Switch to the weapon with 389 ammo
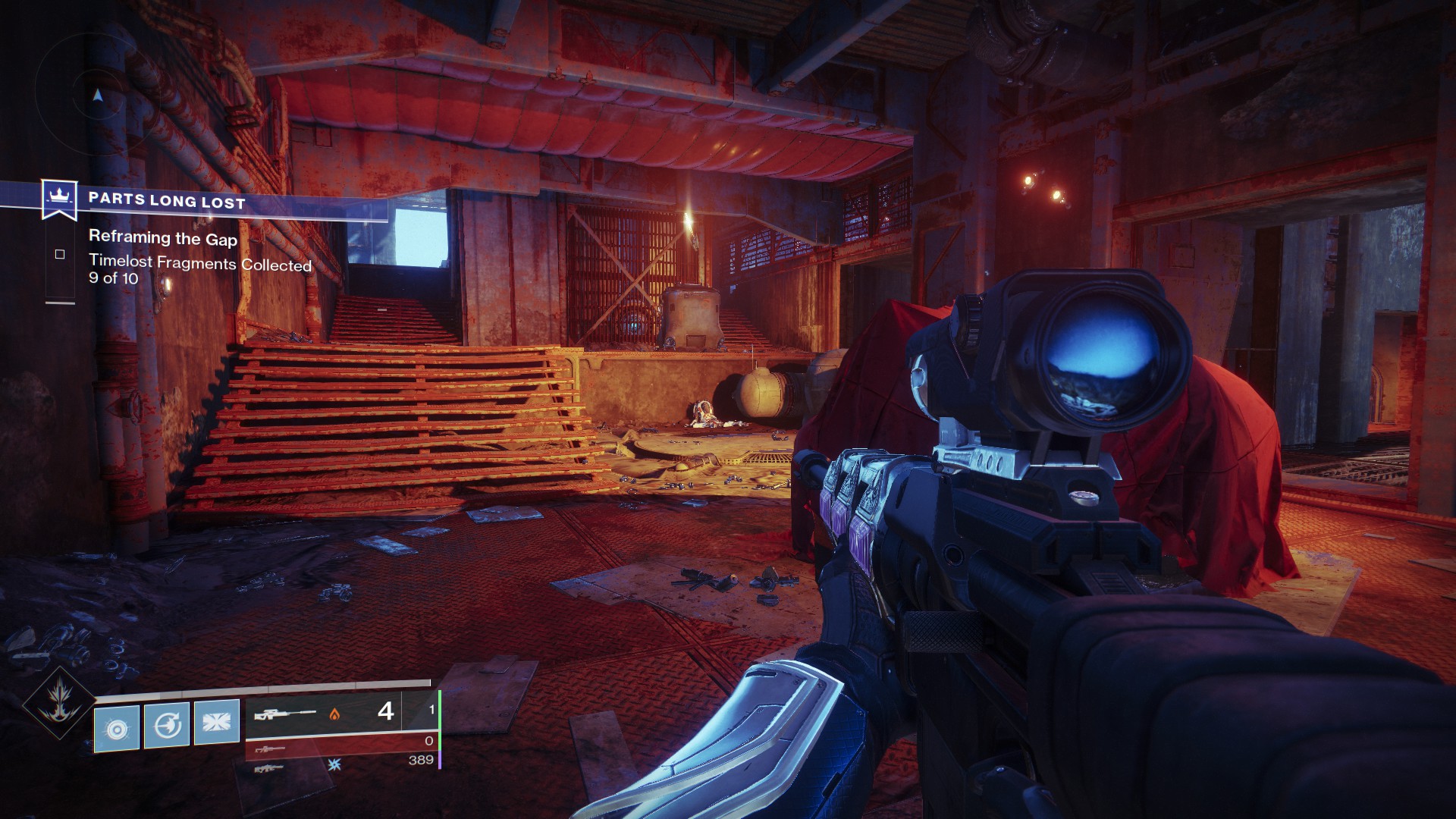This screenshot has width=1456, height=819. pos(341,766)
